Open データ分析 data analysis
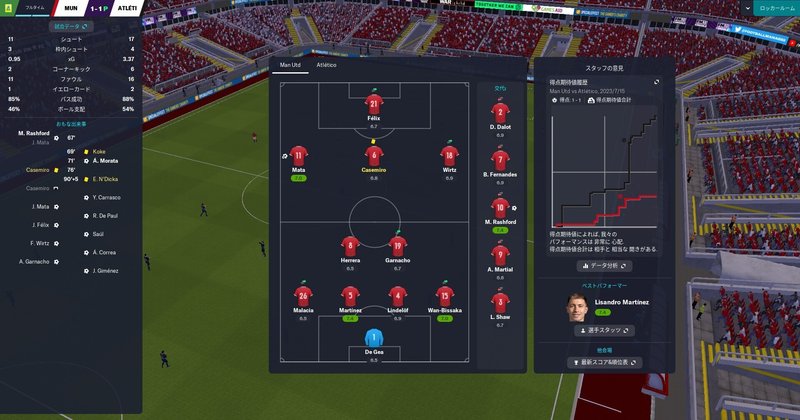This screenshot has height=420, width=800. point(605,266)
